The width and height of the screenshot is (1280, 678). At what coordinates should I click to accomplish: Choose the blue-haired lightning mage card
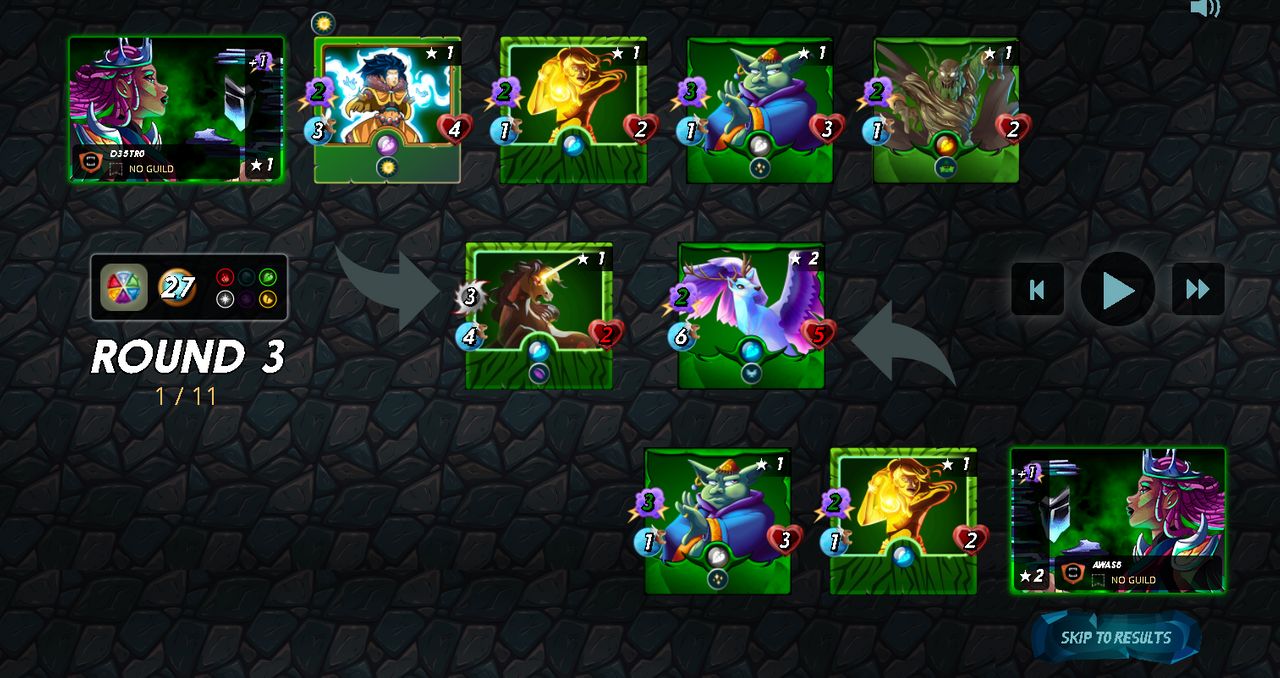388,110
